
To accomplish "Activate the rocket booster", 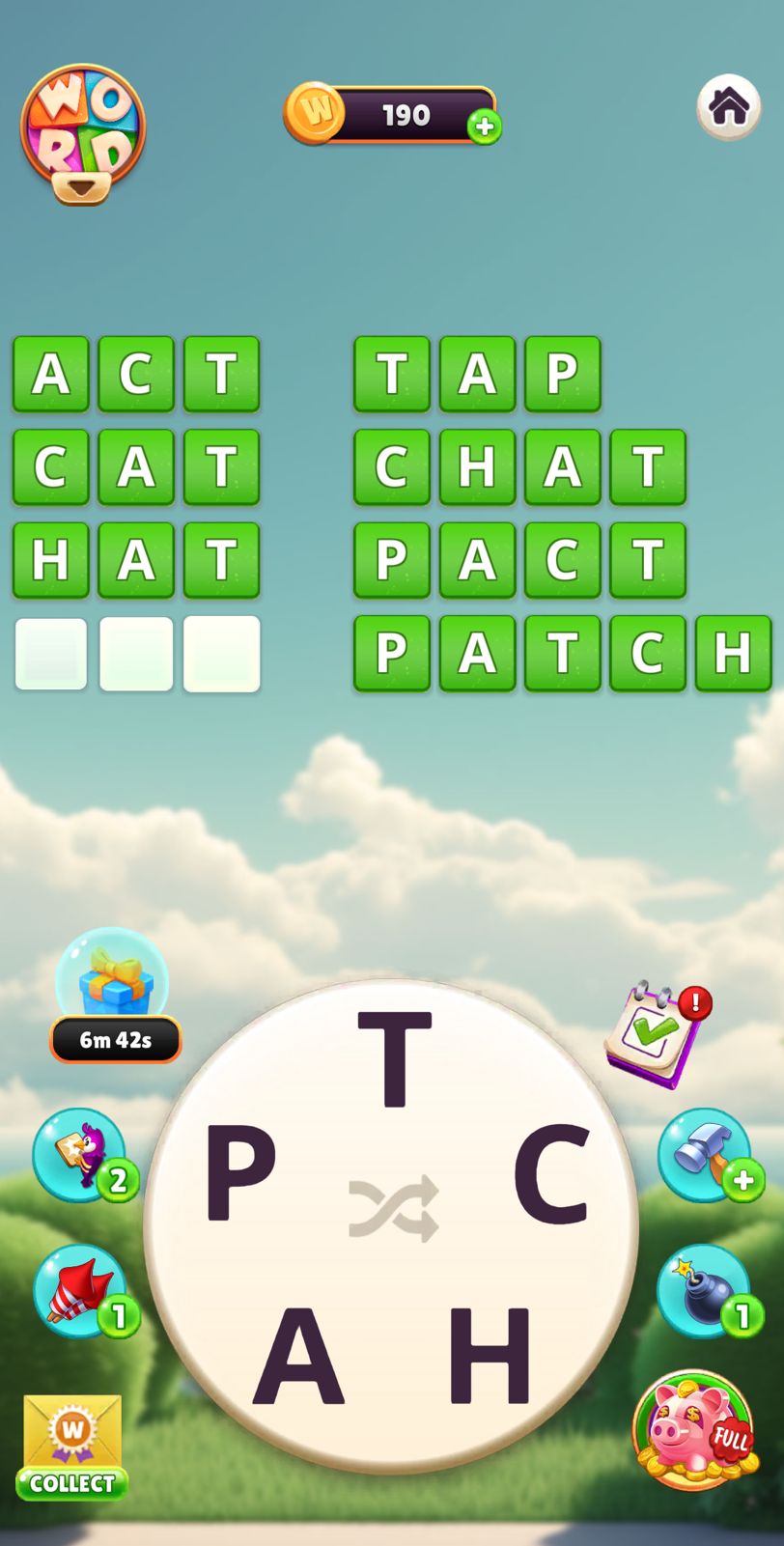I will click(81, 1291).
